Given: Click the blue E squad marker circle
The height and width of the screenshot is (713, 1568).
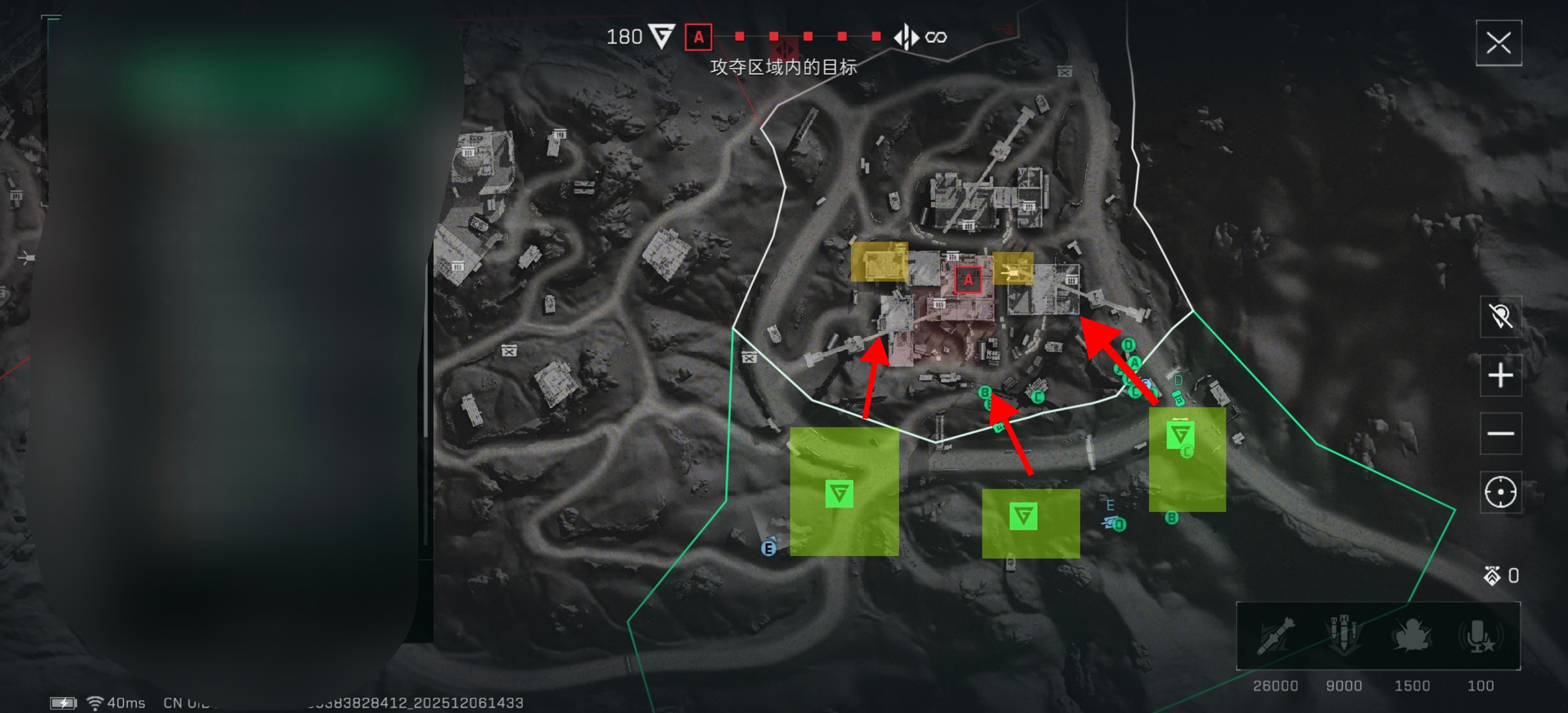Looking at the screenshot, I should pos(769,549).
